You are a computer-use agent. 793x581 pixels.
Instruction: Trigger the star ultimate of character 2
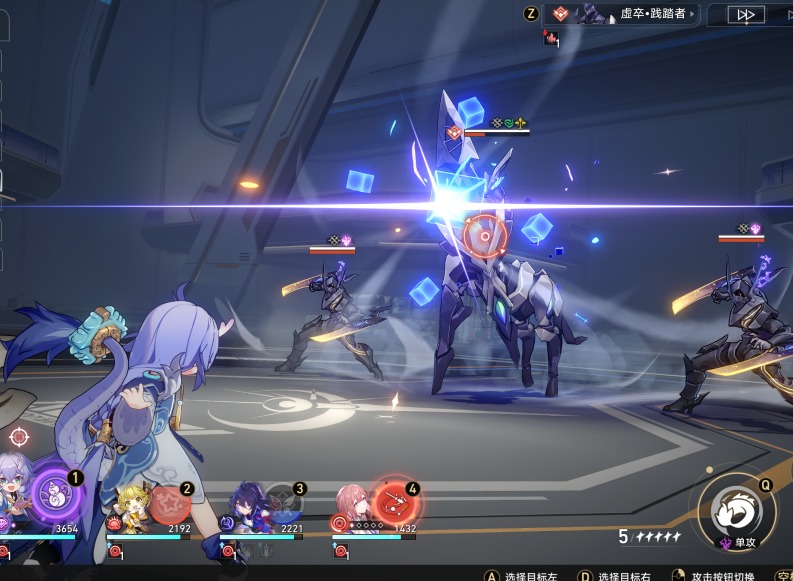pyautogui.click(x=169, y=502)
